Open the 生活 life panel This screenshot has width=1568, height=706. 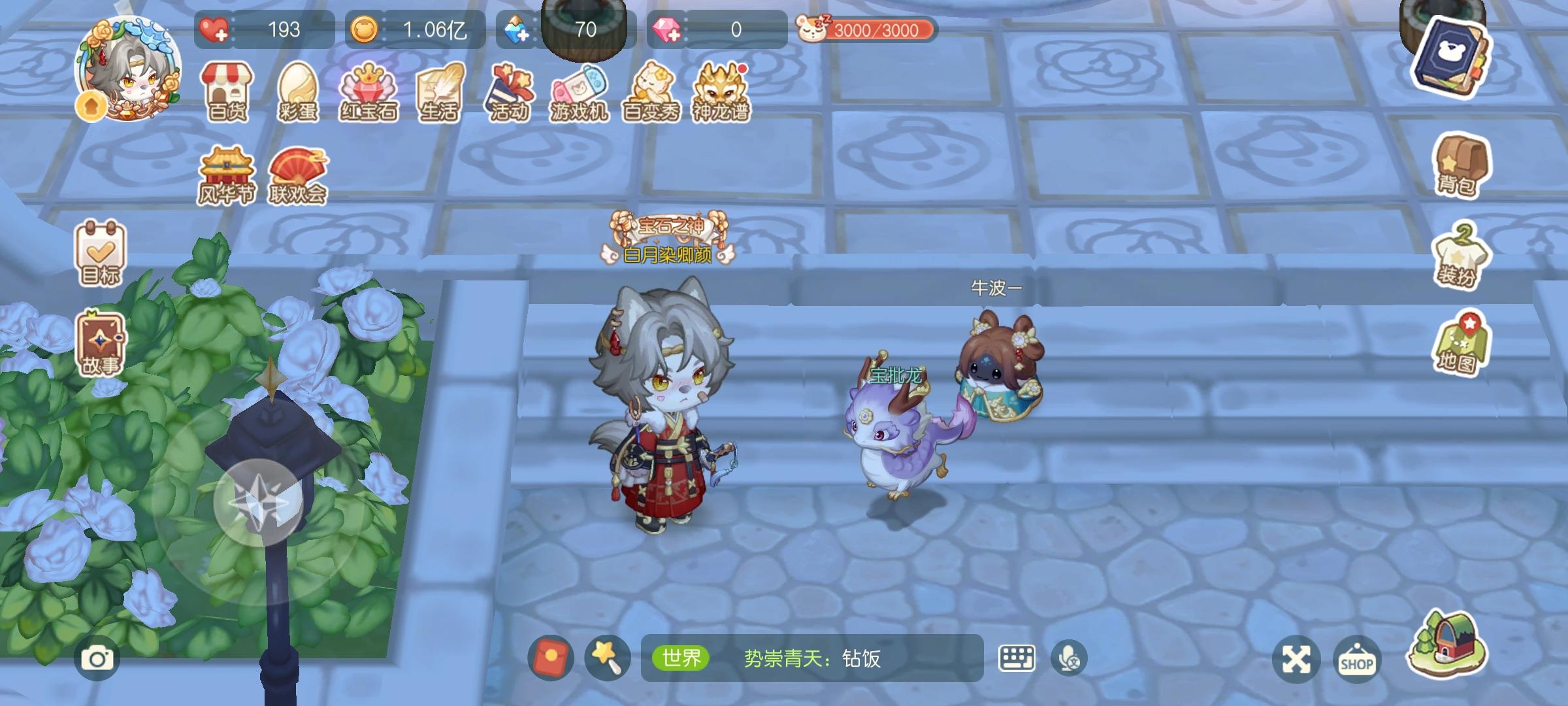(439, 92)
